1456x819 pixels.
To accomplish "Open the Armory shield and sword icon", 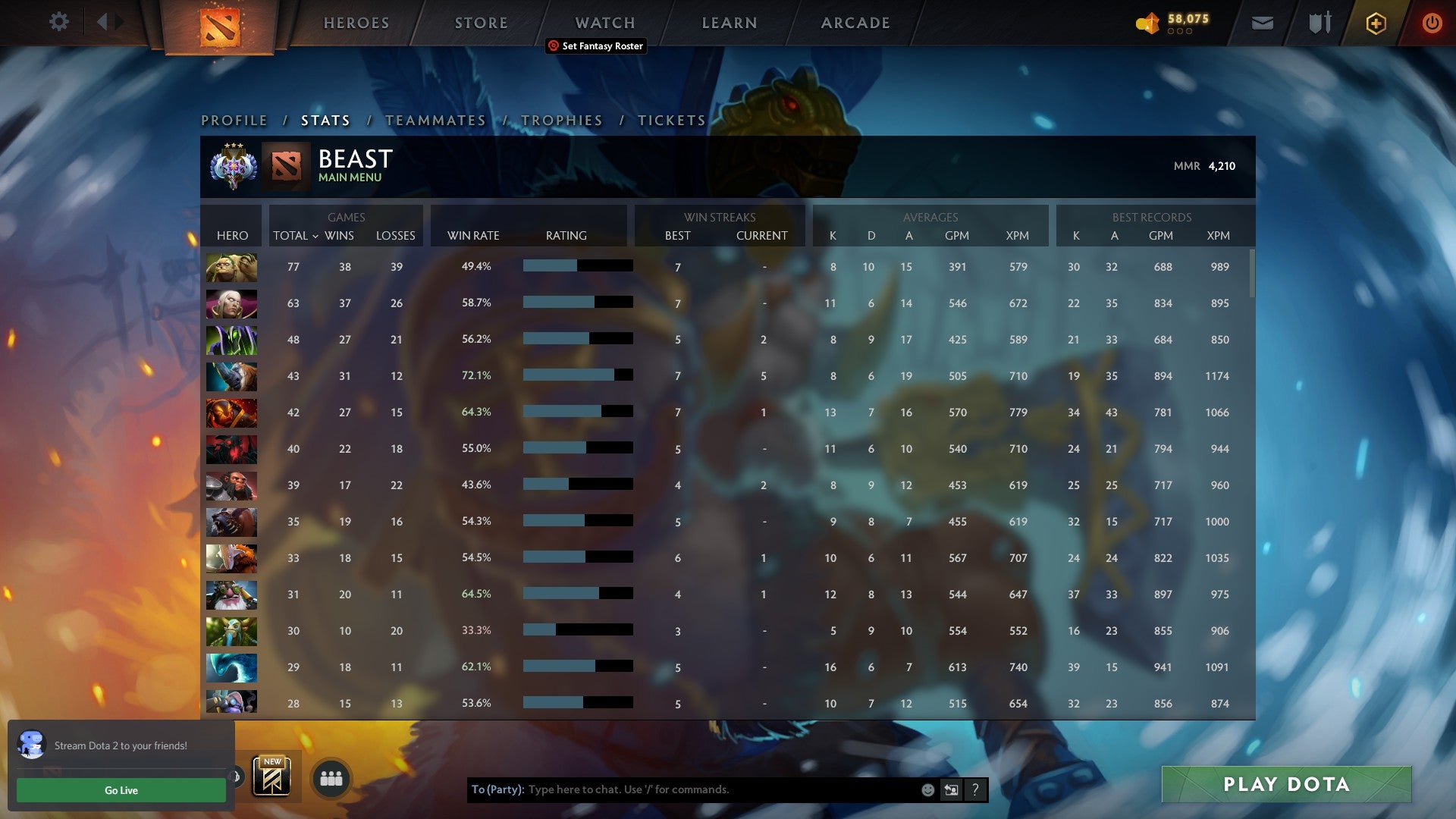I will pyautogui.click(x=1319, y=22).
